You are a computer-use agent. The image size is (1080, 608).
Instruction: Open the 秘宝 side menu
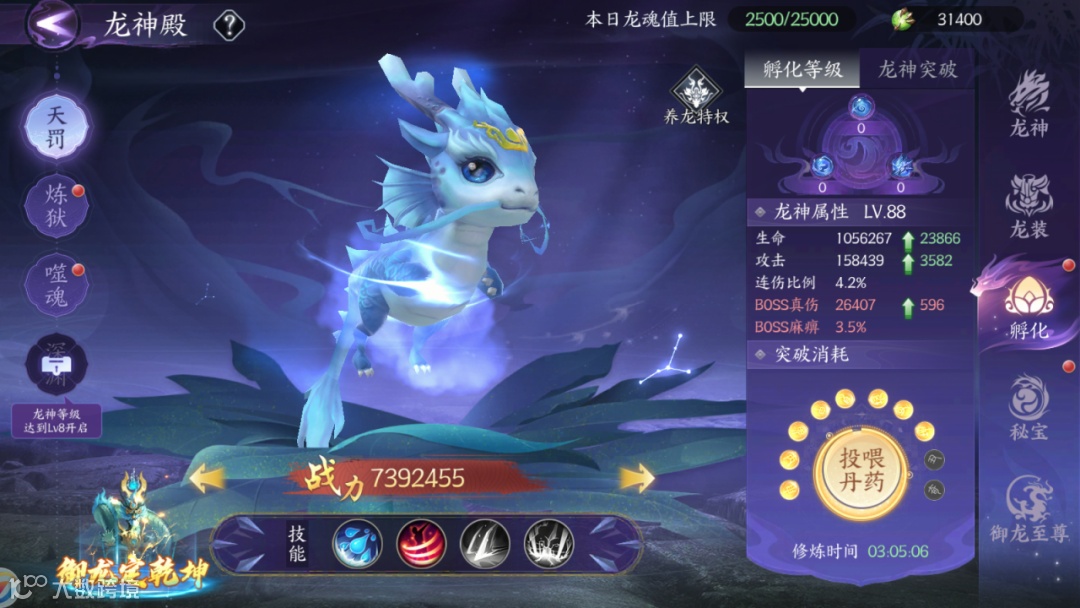1028,407
